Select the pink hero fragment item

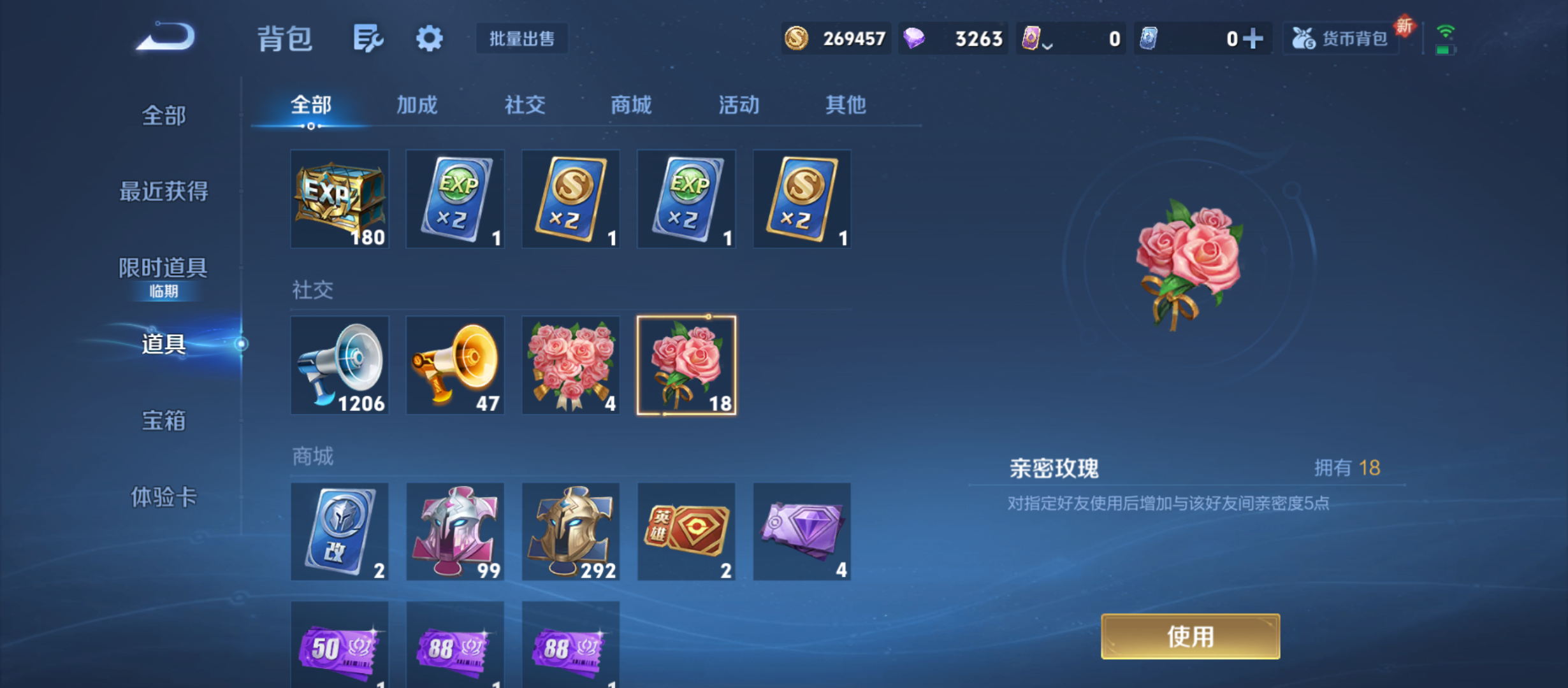[x=455, y=531]
